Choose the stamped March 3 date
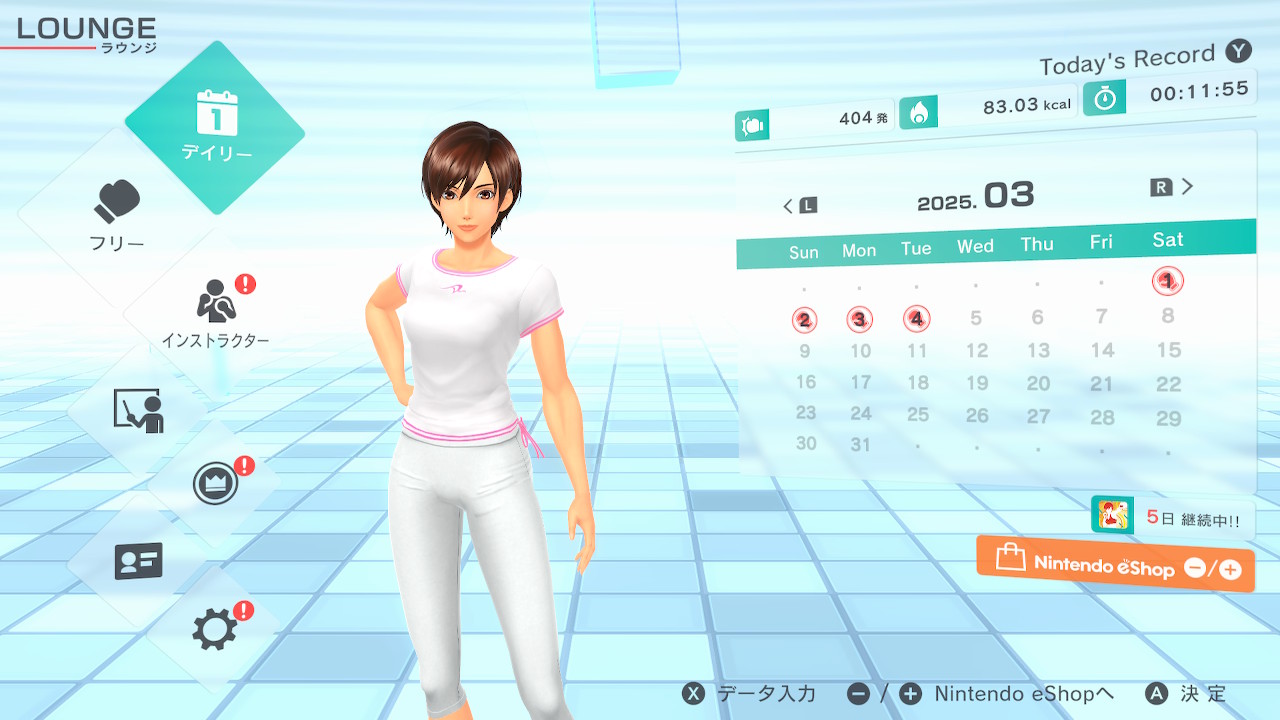The height and width of the screenshot is (720, 1280). pos(859,320)
